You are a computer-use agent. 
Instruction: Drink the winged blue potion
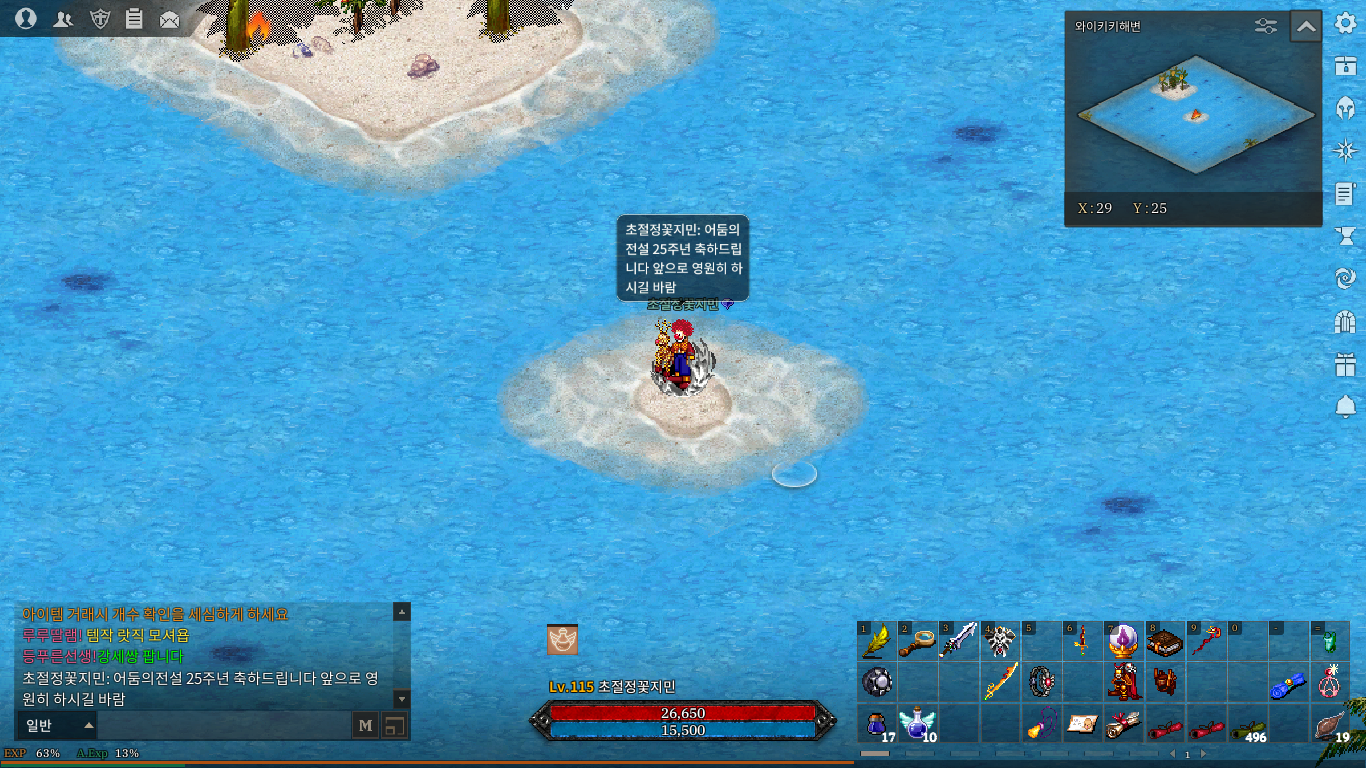[918, 723]
